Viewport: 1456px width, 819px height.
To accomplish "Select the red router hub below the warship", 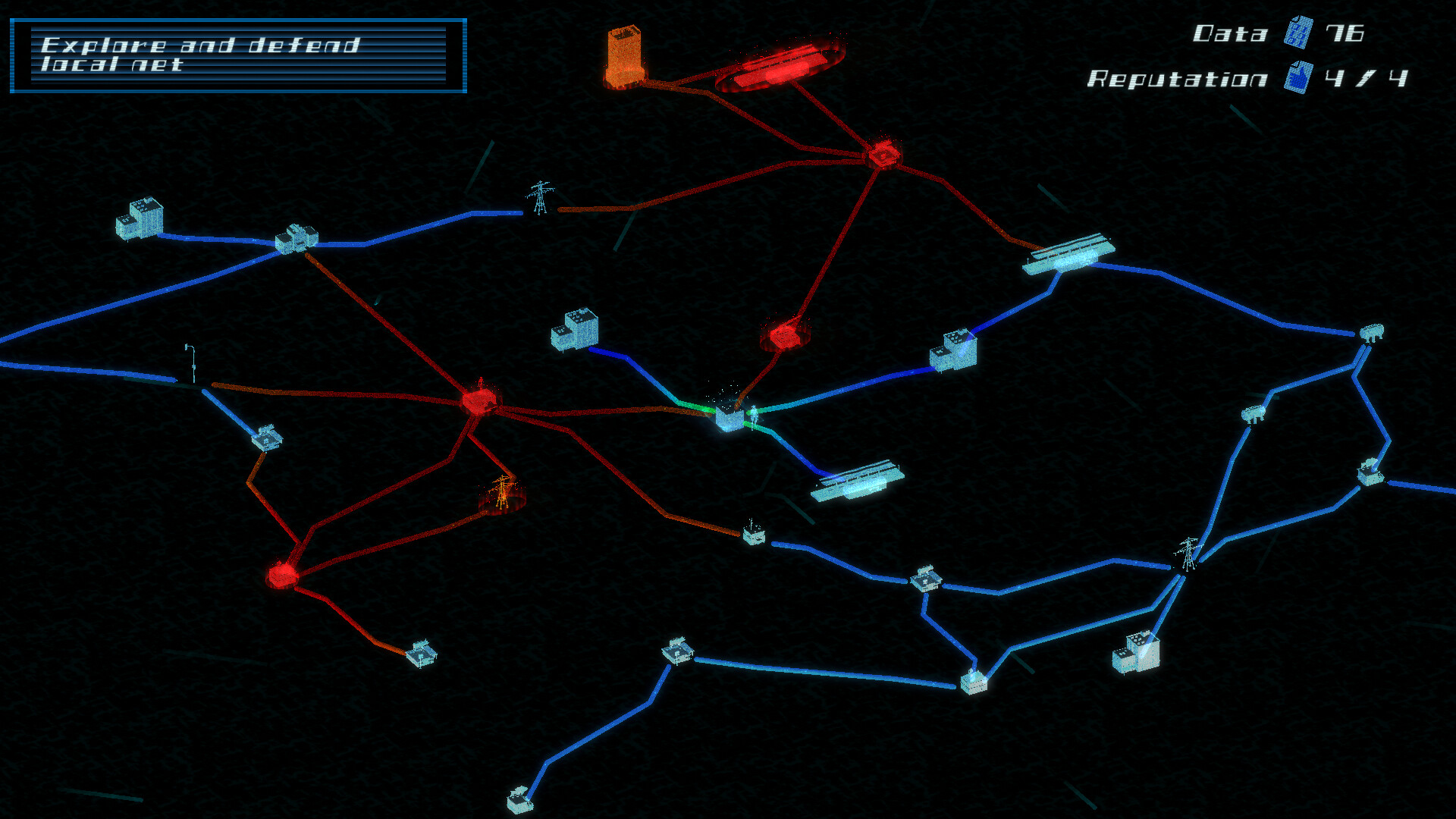I will pos(883,155).
